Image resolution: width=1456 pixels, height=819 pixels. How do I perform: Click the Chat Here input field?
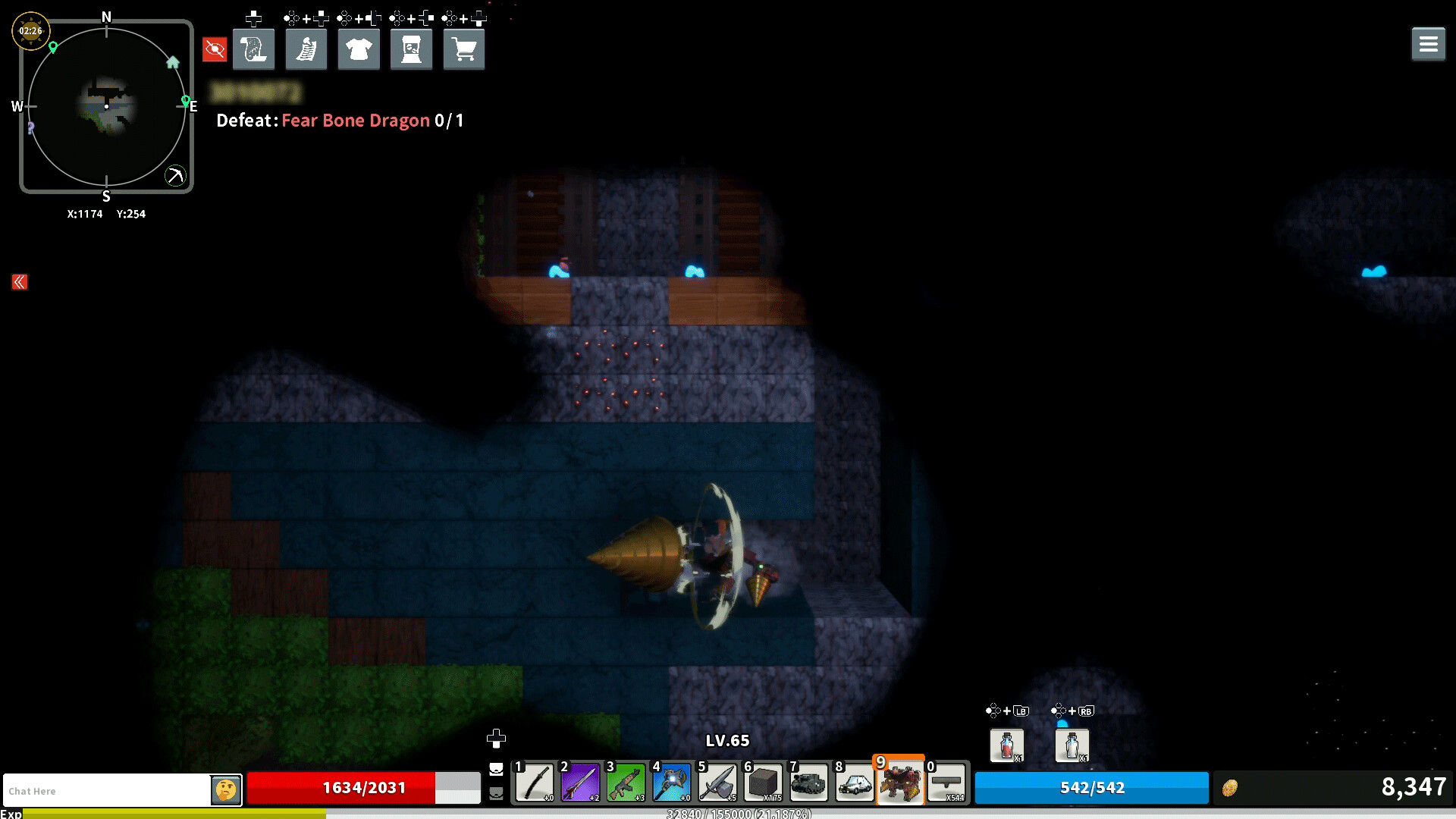106,790
